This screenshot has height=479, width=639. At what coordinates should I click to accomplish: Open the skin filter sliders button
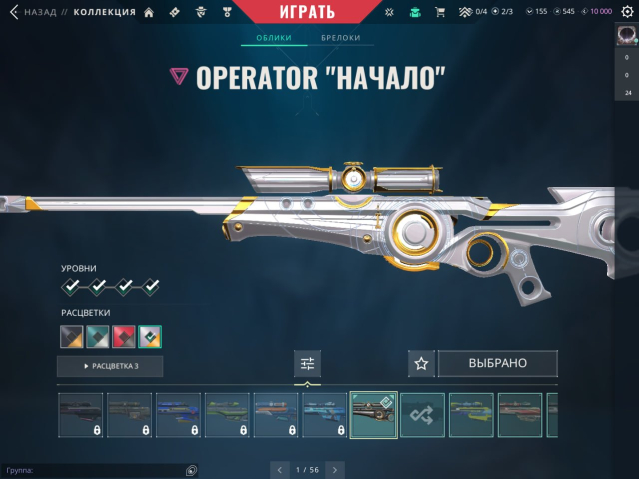point(307,364)
